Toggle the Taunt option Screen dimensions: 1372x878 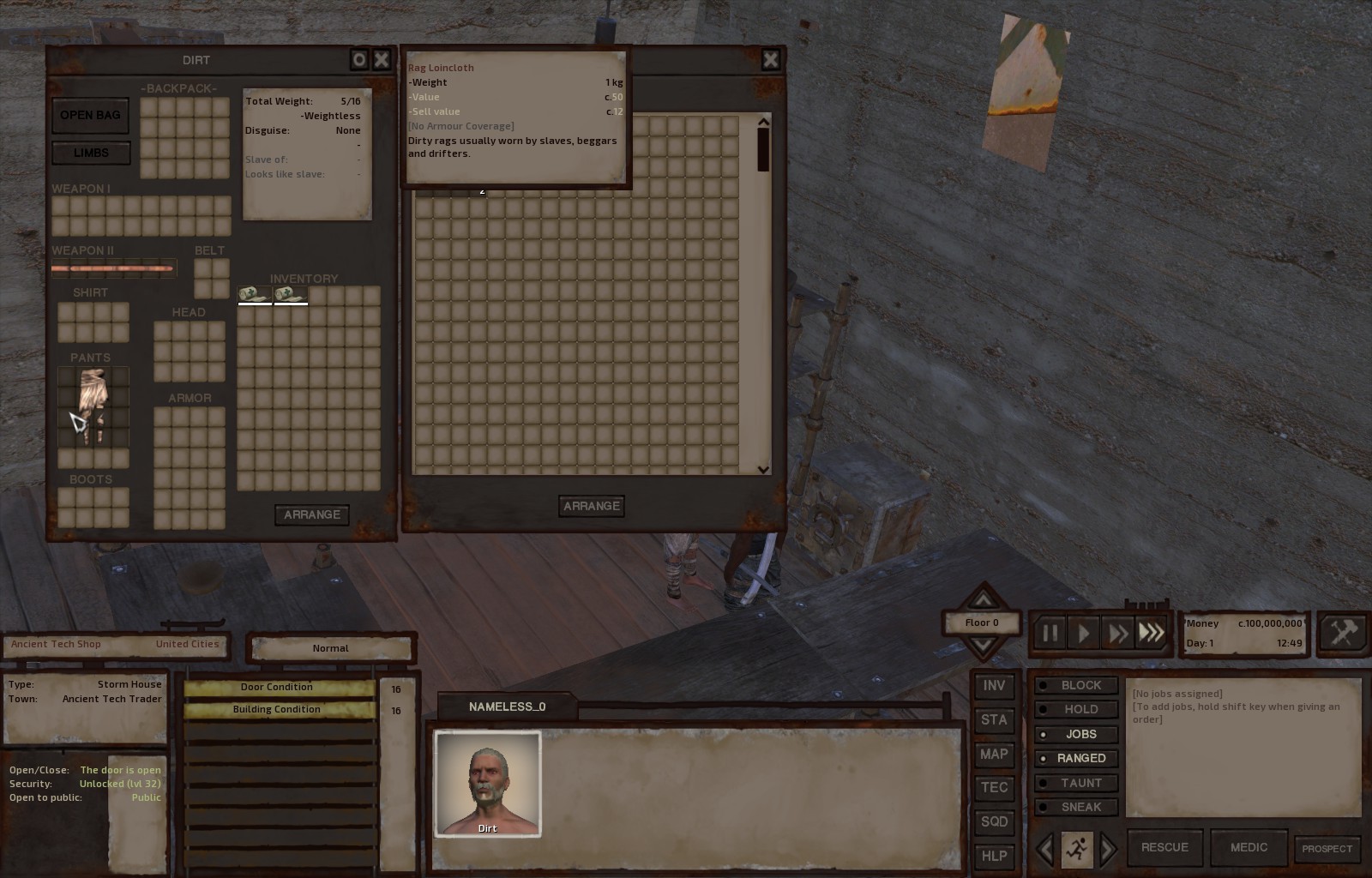click(1077, 783)
